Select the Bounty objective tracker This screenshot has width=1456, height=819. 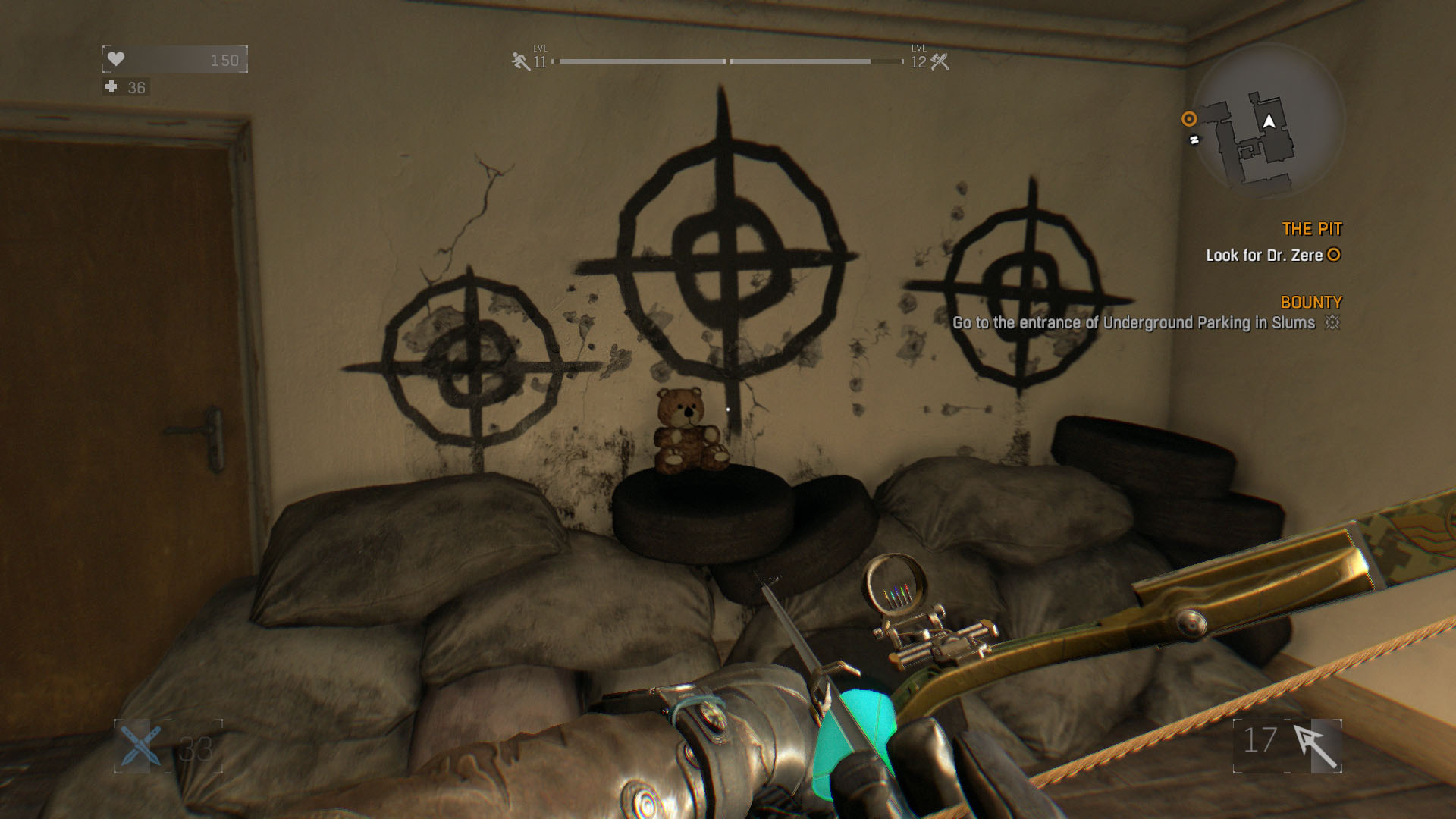tap(1310, 303)
